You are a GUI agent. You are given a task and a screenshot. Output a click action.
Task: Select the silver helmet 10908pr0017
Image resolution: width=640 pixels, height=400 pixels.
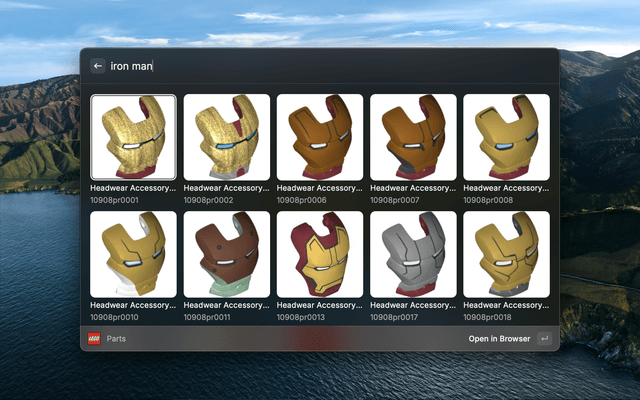(x=413, y=254)
